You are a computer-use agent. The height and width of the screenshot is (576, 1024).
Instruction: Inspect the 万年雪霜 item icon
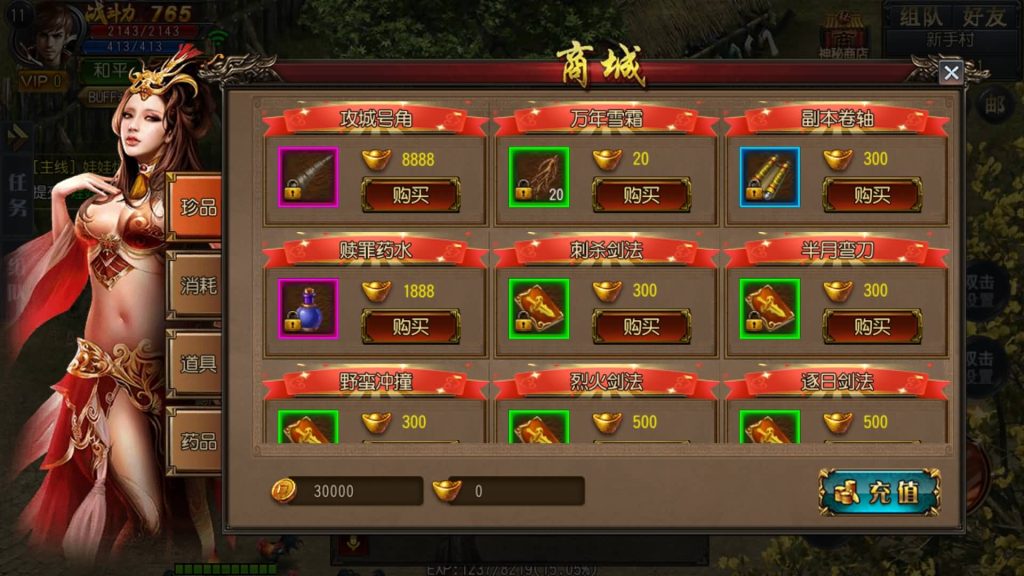pos(539,176)
